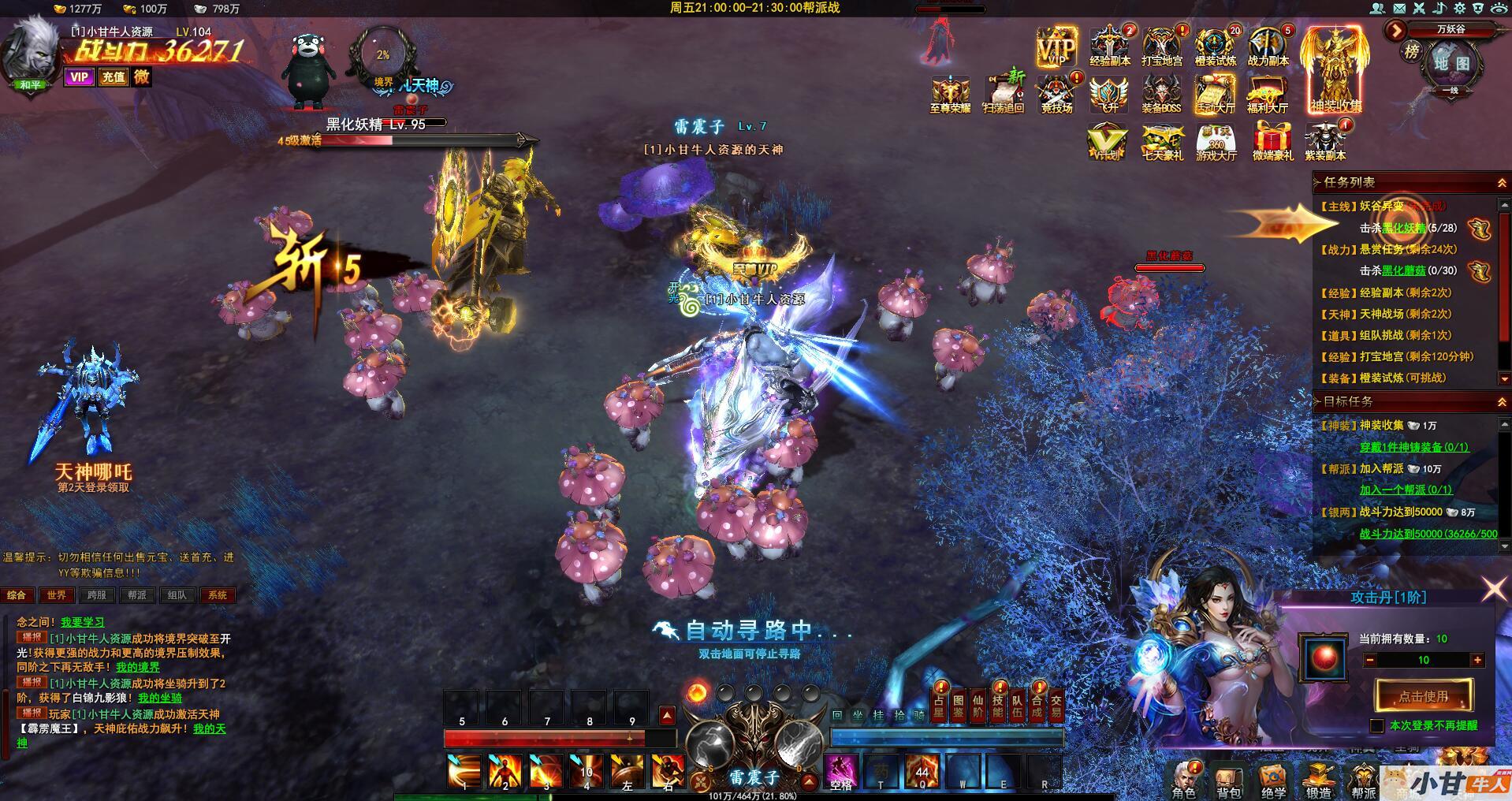Open the 地图 minimap button
Screen dimensions: 1512x801
click(x=1451, y=63)
